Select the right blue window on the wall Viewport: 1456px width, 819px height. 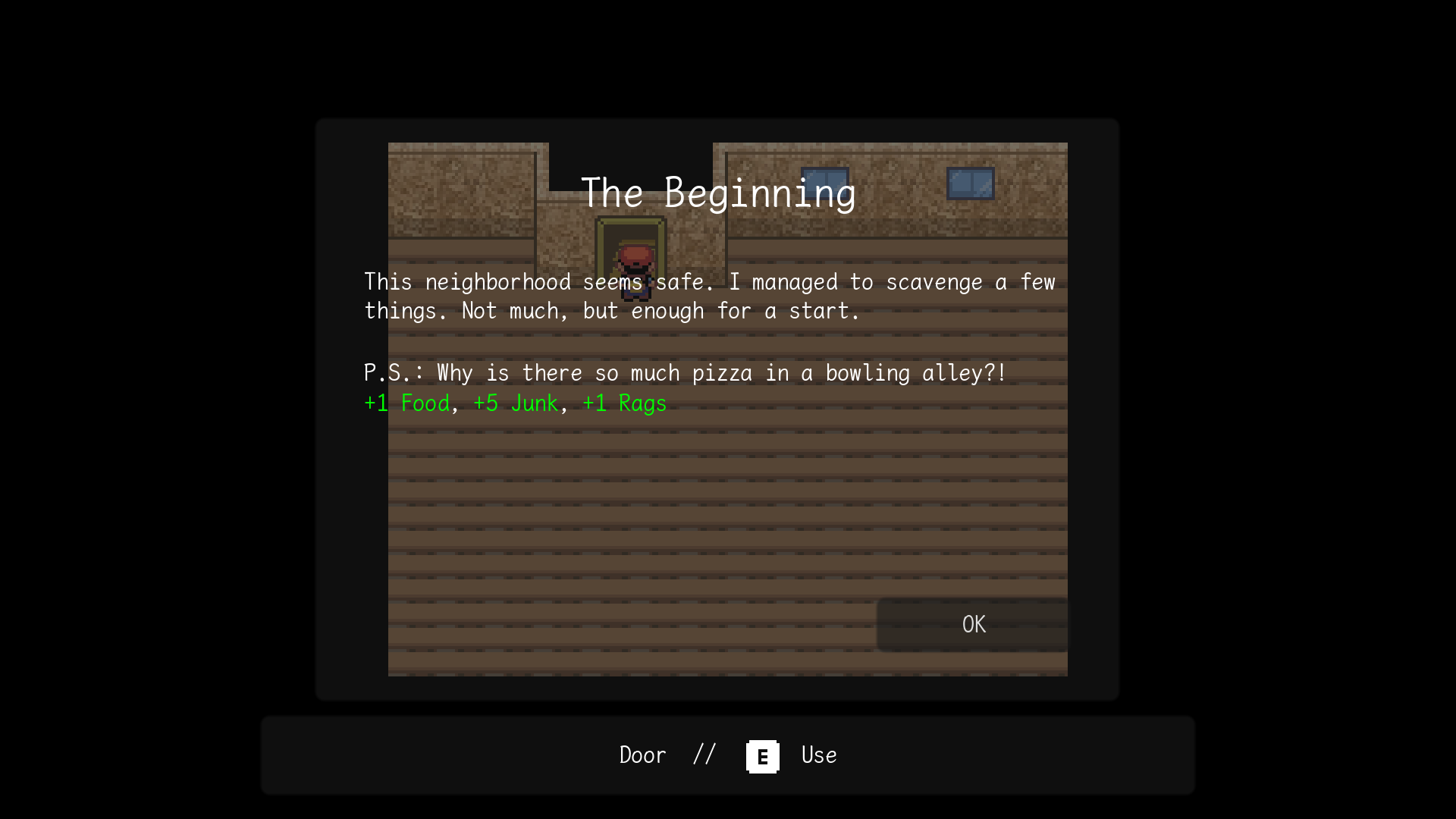coord(971,183)
